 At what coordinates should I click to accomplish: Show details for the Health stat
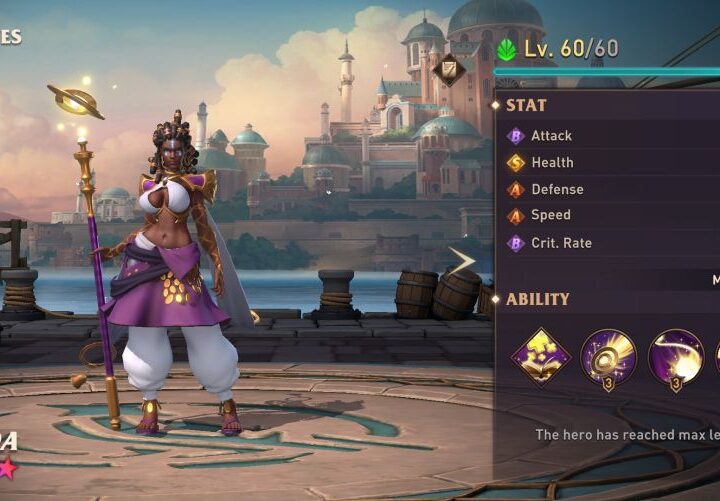pyautogui.click(x=552, y=162)
